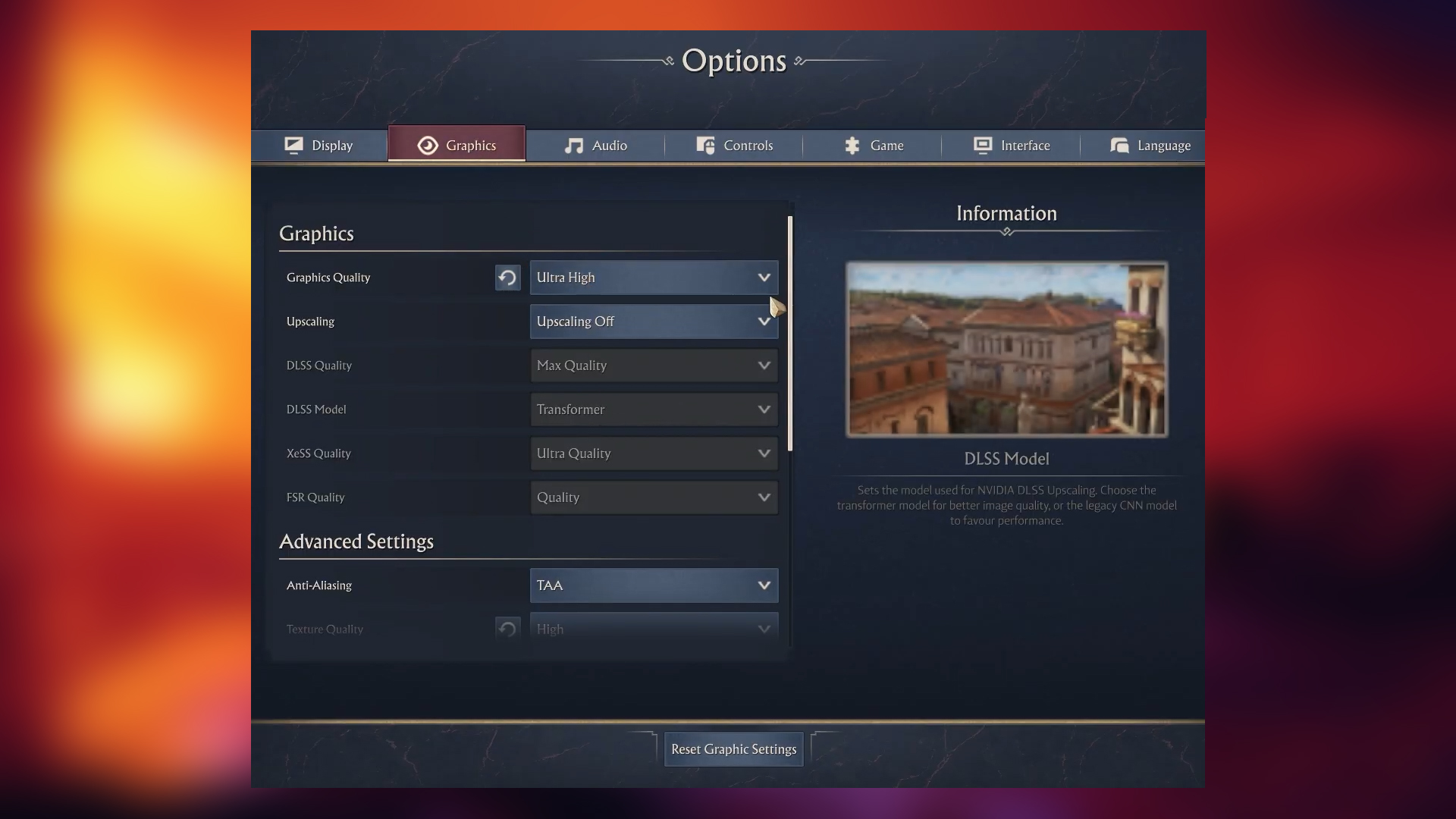Viewport: 1456px width, 819px height.
Task: Click the music note icon for Audio
Action: point(573,145)
